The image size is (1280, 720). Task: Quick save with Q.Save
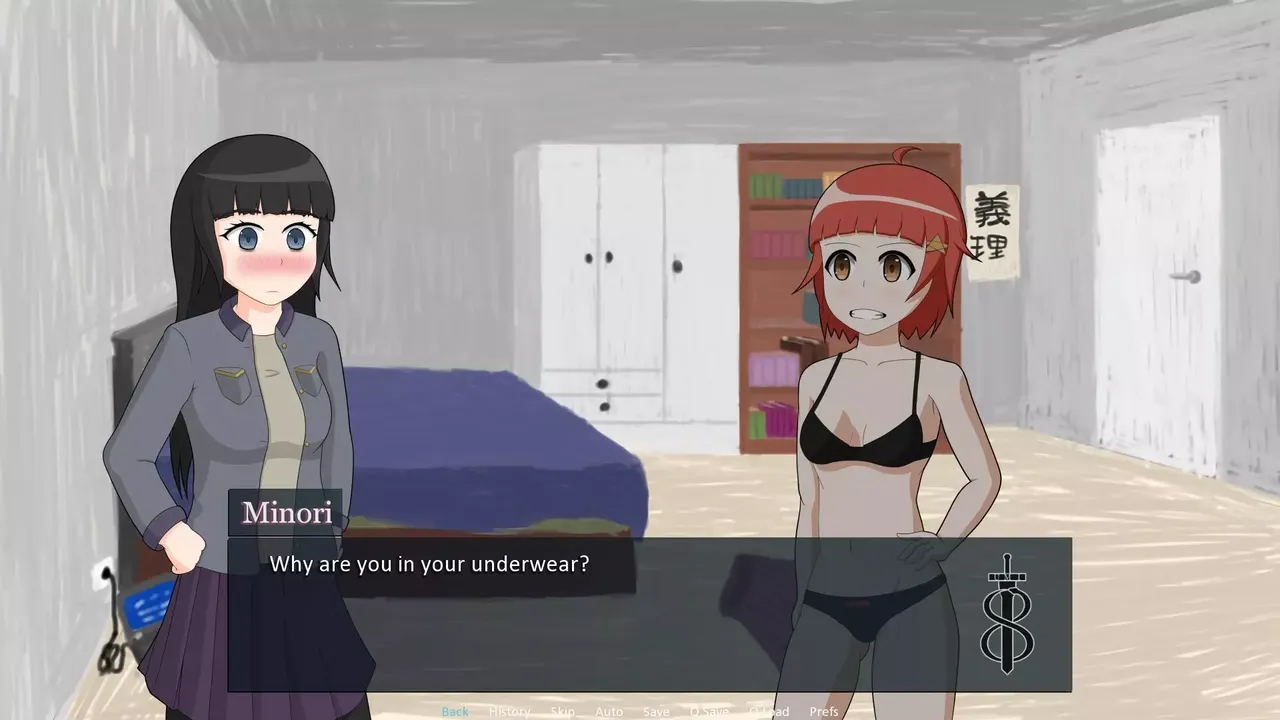point(709,711)
